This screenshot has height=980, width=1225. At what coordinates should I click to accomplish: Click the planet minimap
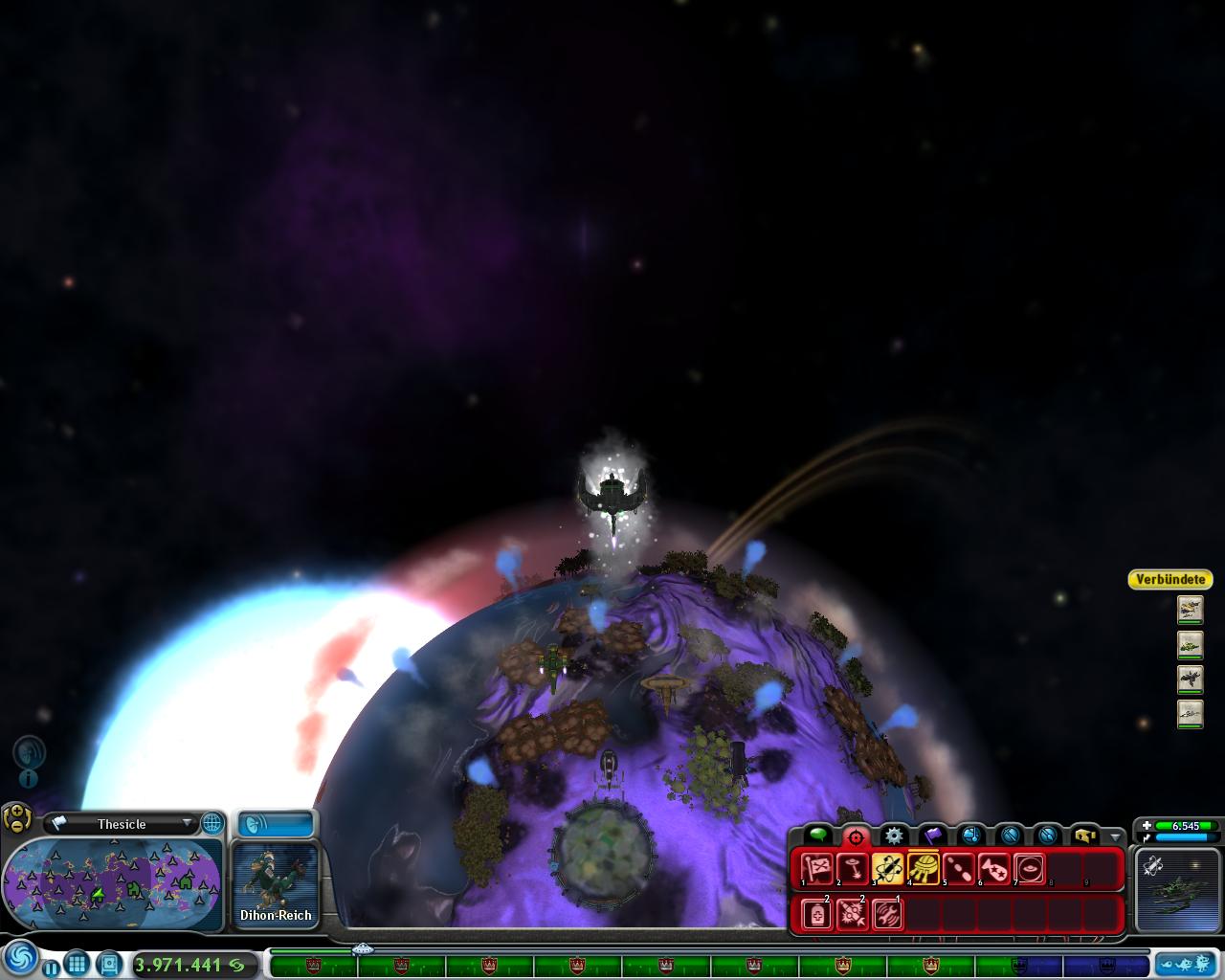click(113, 884)
